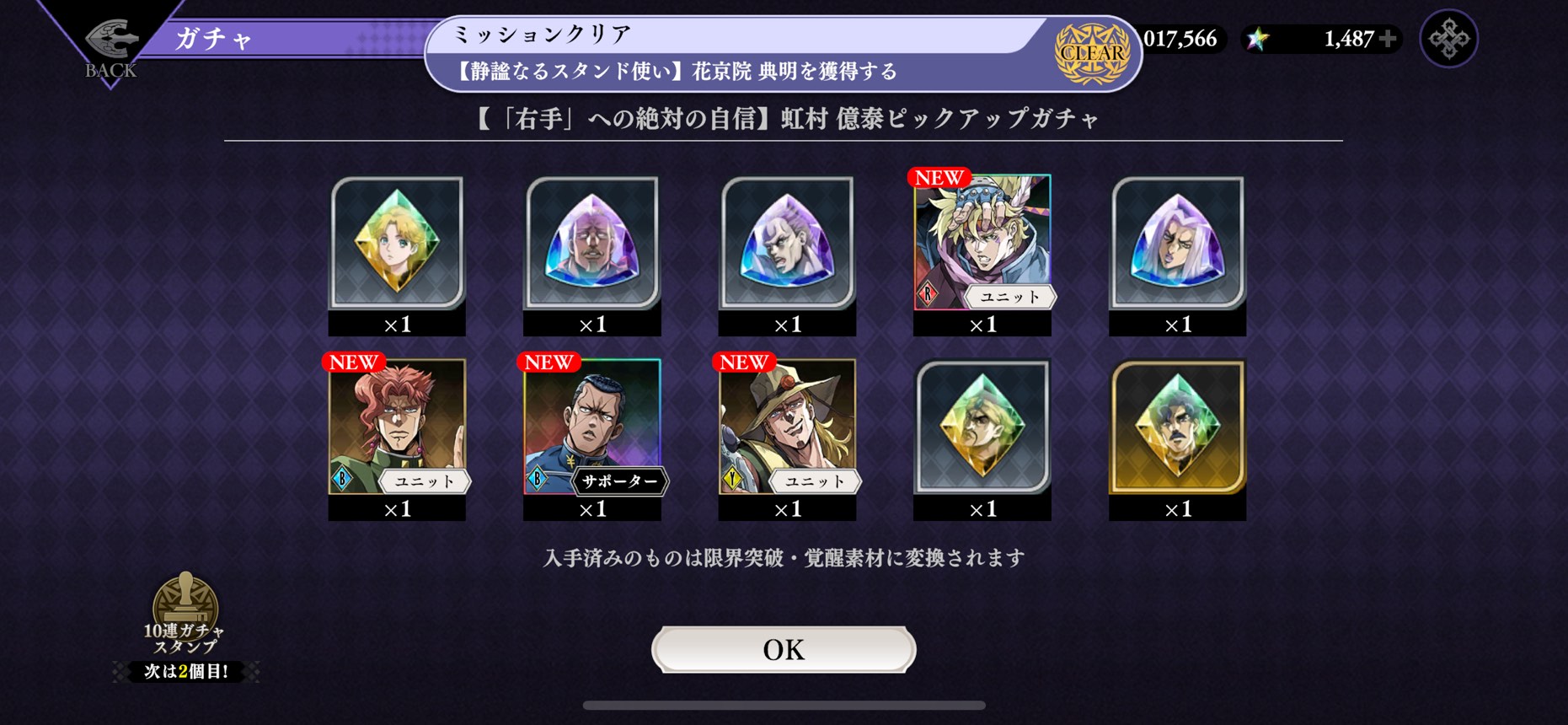The height and width of the screenshot is (725, 1568).
Task: Open the ornate menu icon at top right
Action: coord(1448,39)
